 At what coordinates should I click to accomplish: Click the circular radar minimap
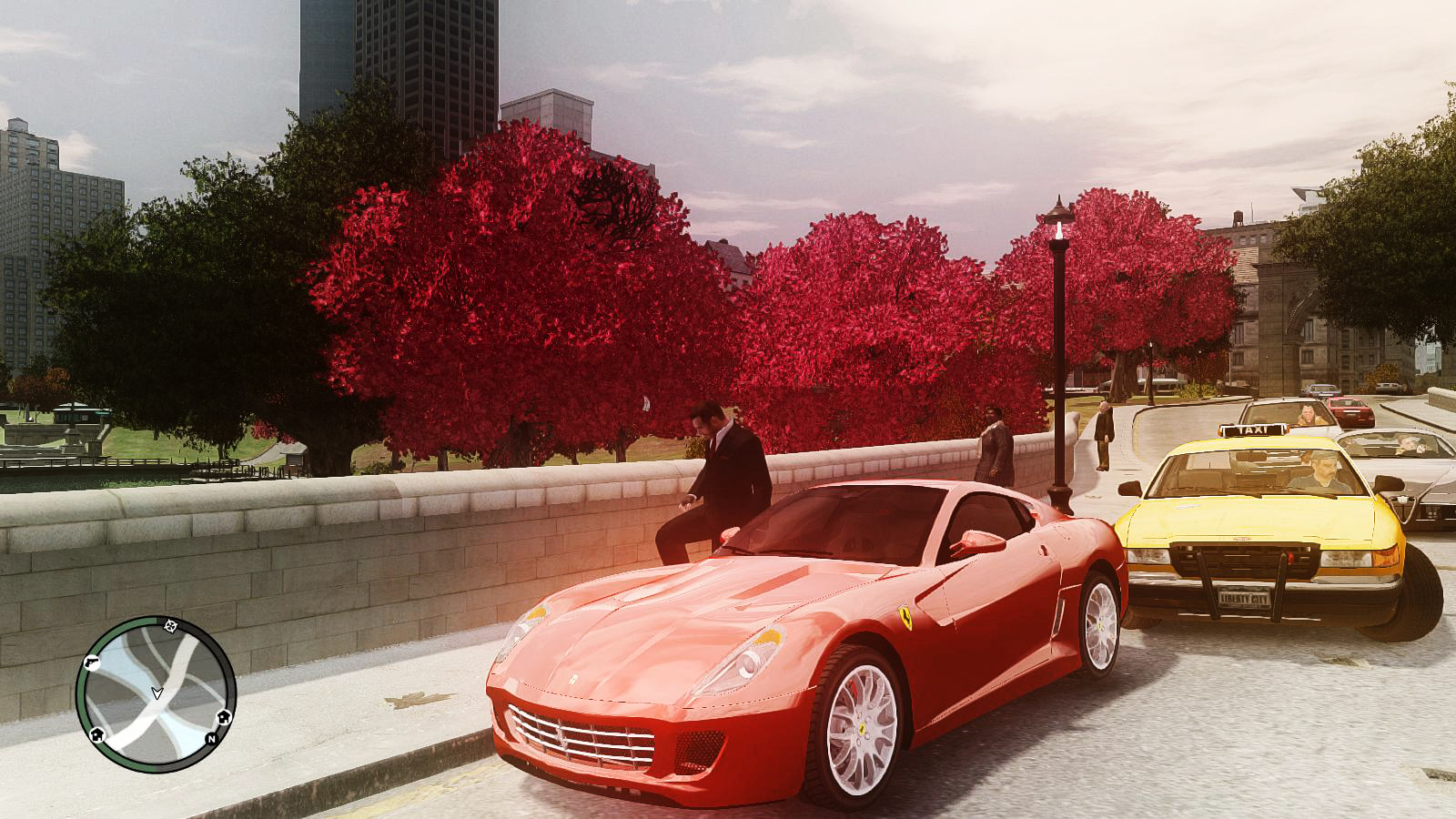[x=156, y=694]
